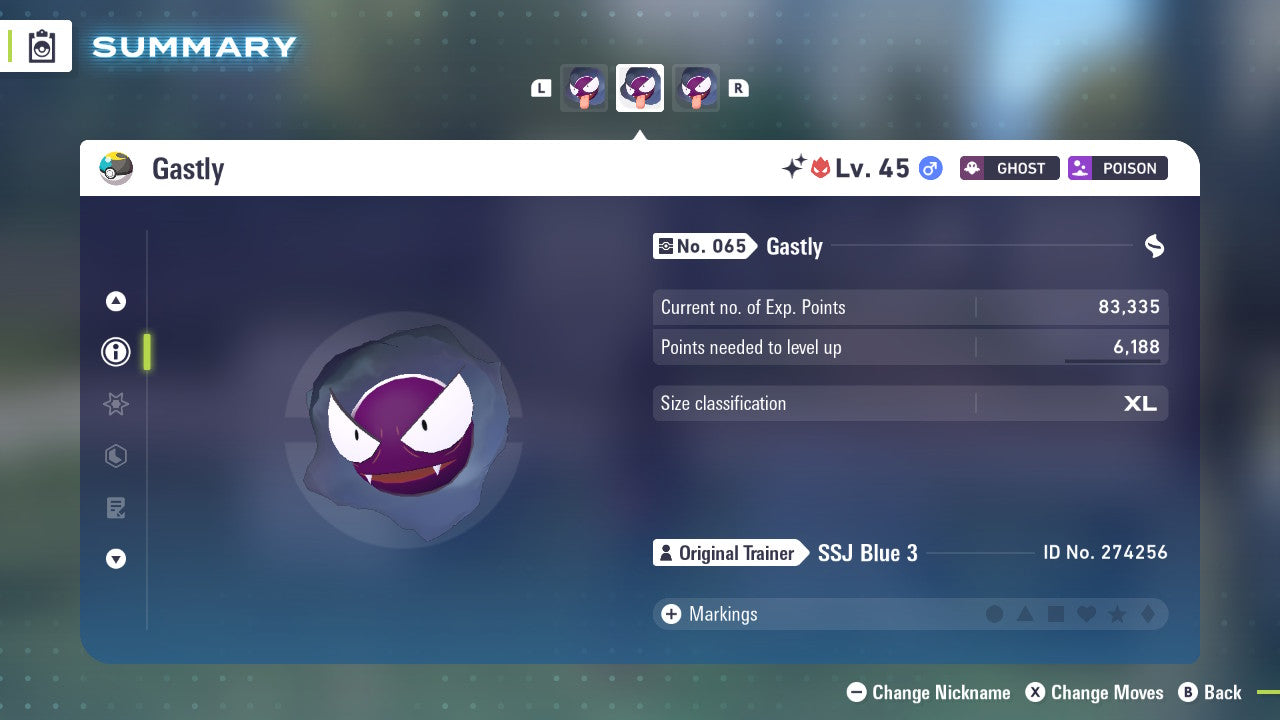
Task: Toggle the circle marking
Action: [x=995, y=614]
